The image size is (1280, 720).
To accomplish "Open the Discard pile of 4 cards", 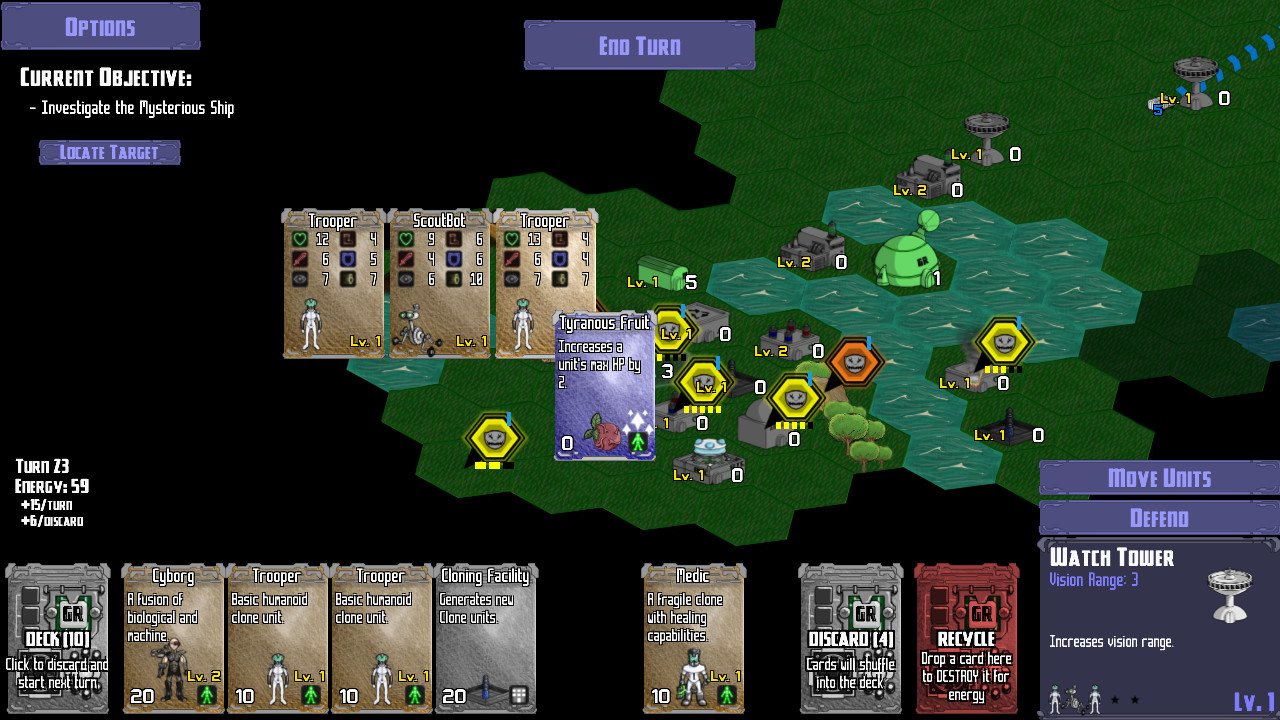I will click(x=850, y=638).
